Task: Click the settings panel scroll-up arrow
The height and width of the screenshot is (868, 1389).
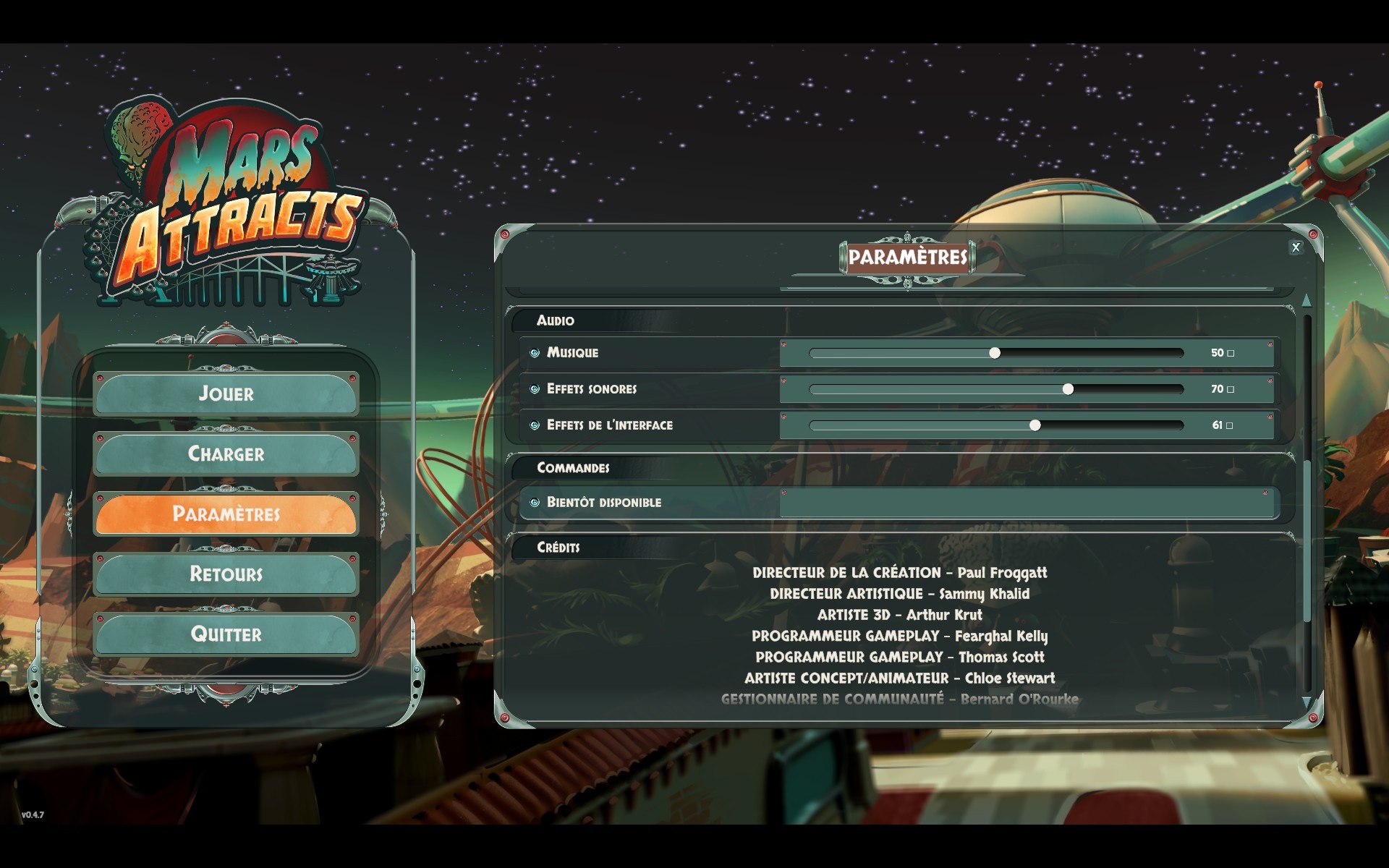Action: (1307, 300)
